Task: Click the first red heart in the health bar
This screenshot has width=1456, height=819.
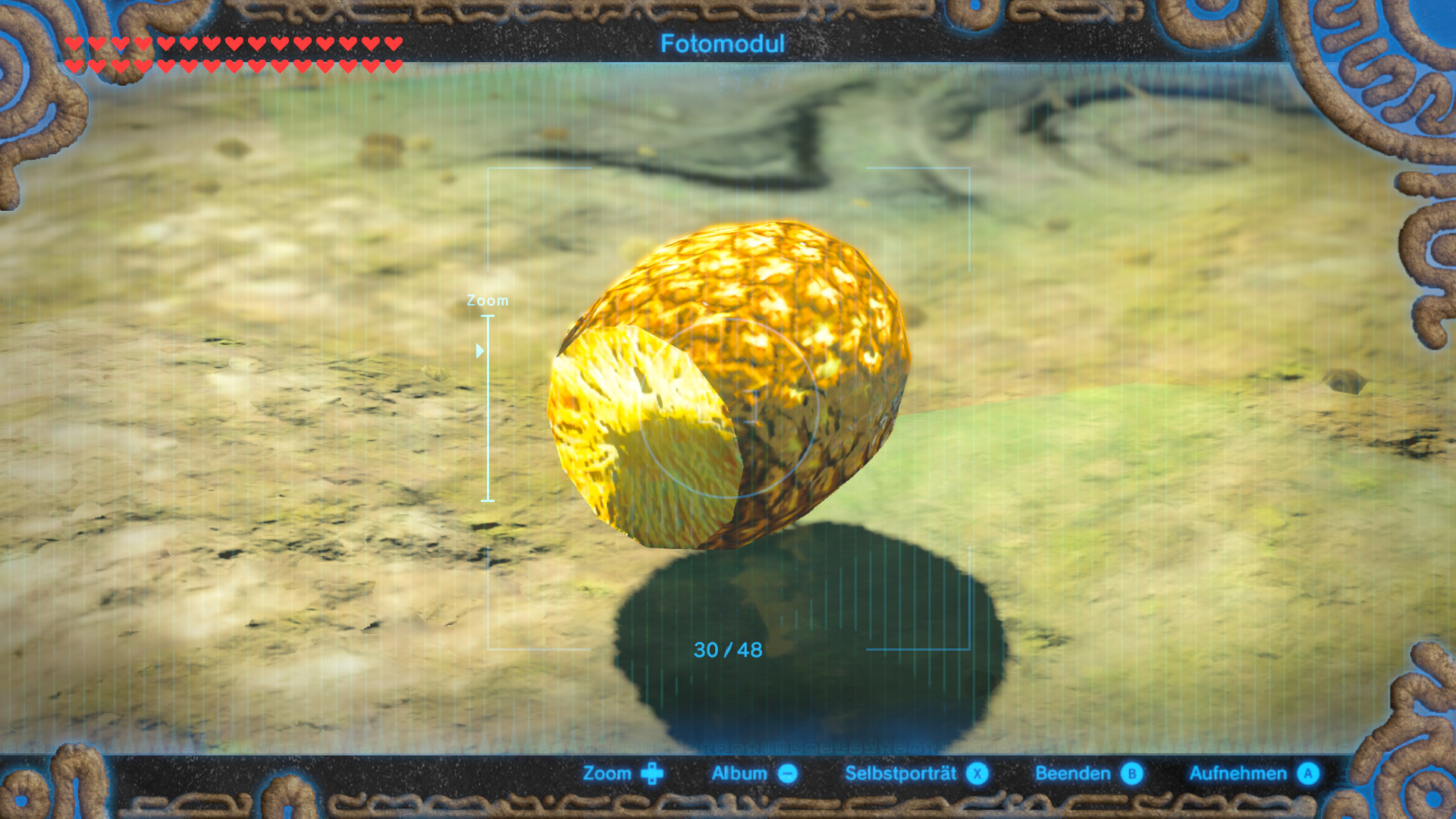Action: pos(72,43)
